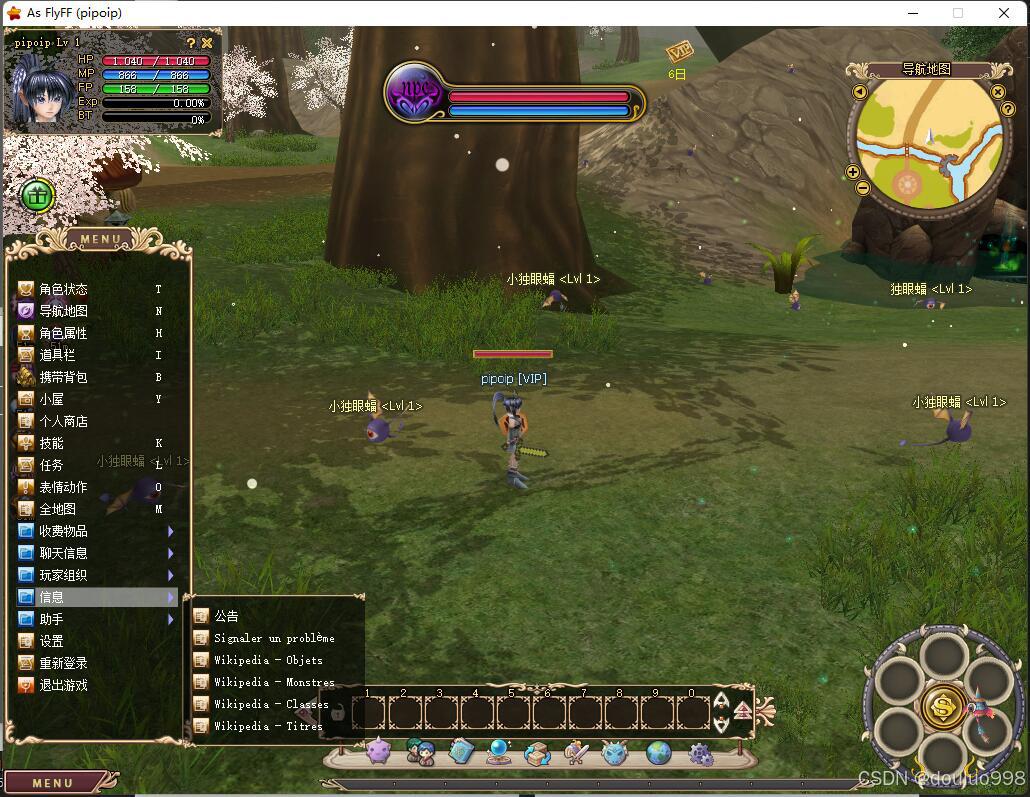Choose 携带背包 in the menu
The image size is (1030, 797).
click(x=63, y=377)
